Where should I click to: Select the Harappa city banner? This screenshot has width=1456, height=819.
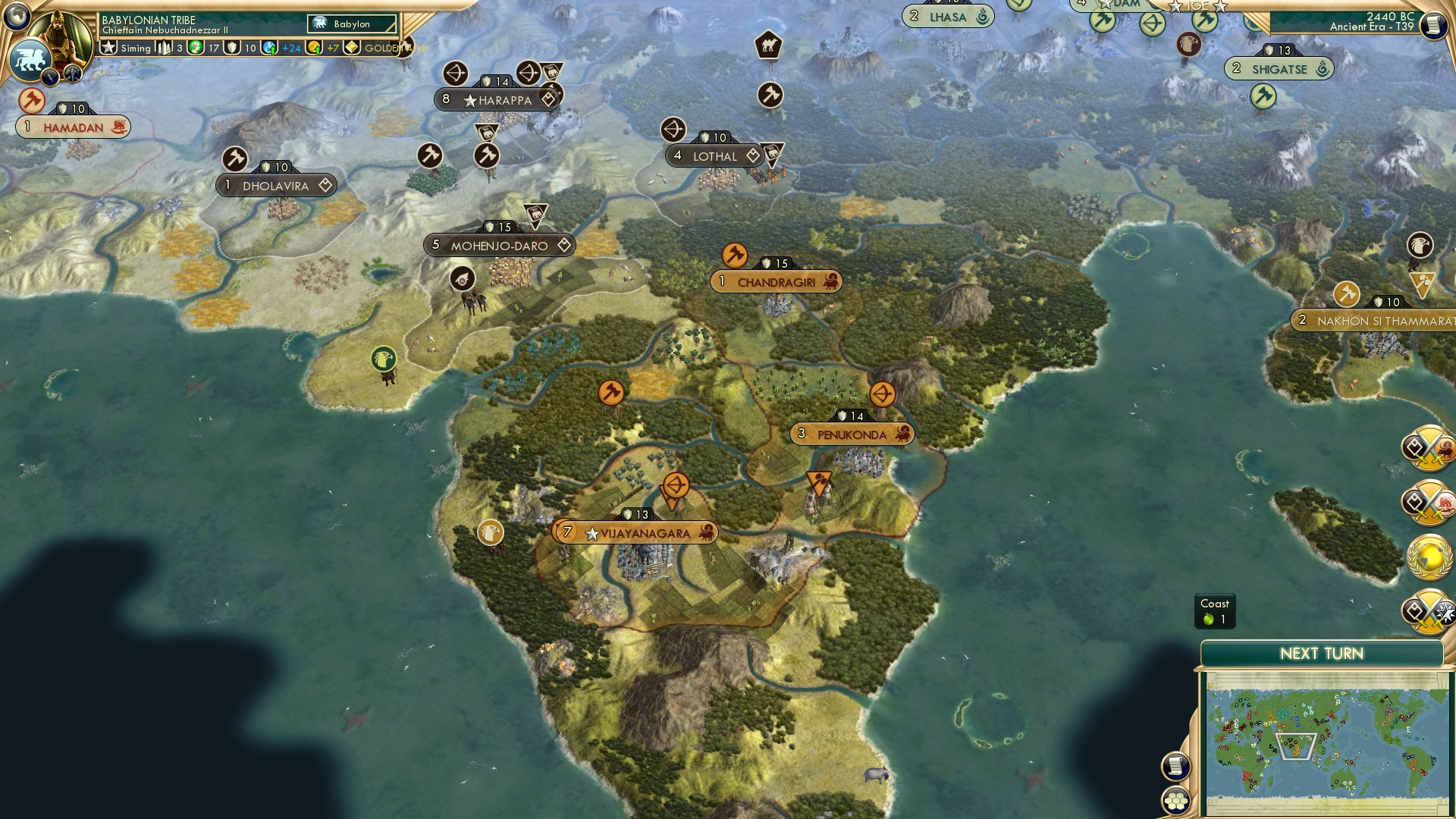(497, 99)
